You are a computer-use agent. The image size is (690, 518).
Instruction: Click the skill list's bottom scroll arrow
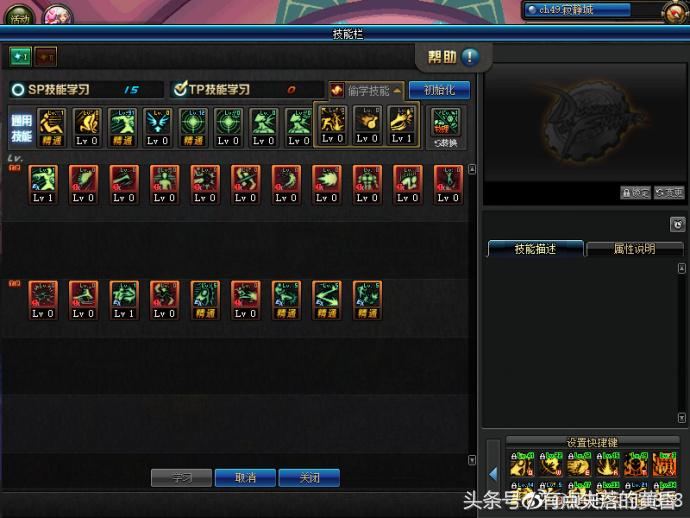pyautogui.click(x=472, y=460)
